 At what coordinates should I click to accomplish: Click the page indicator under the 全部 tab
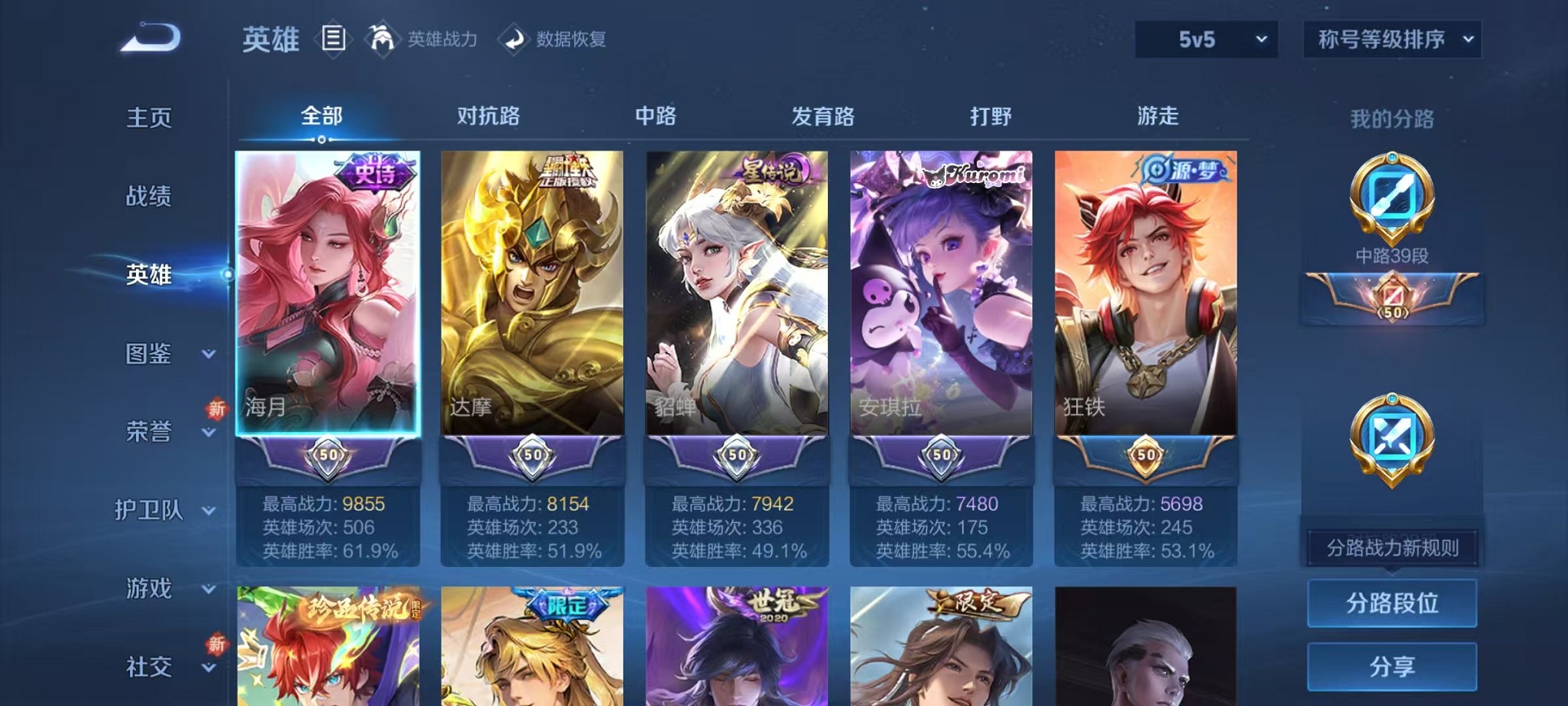[321, 140]
